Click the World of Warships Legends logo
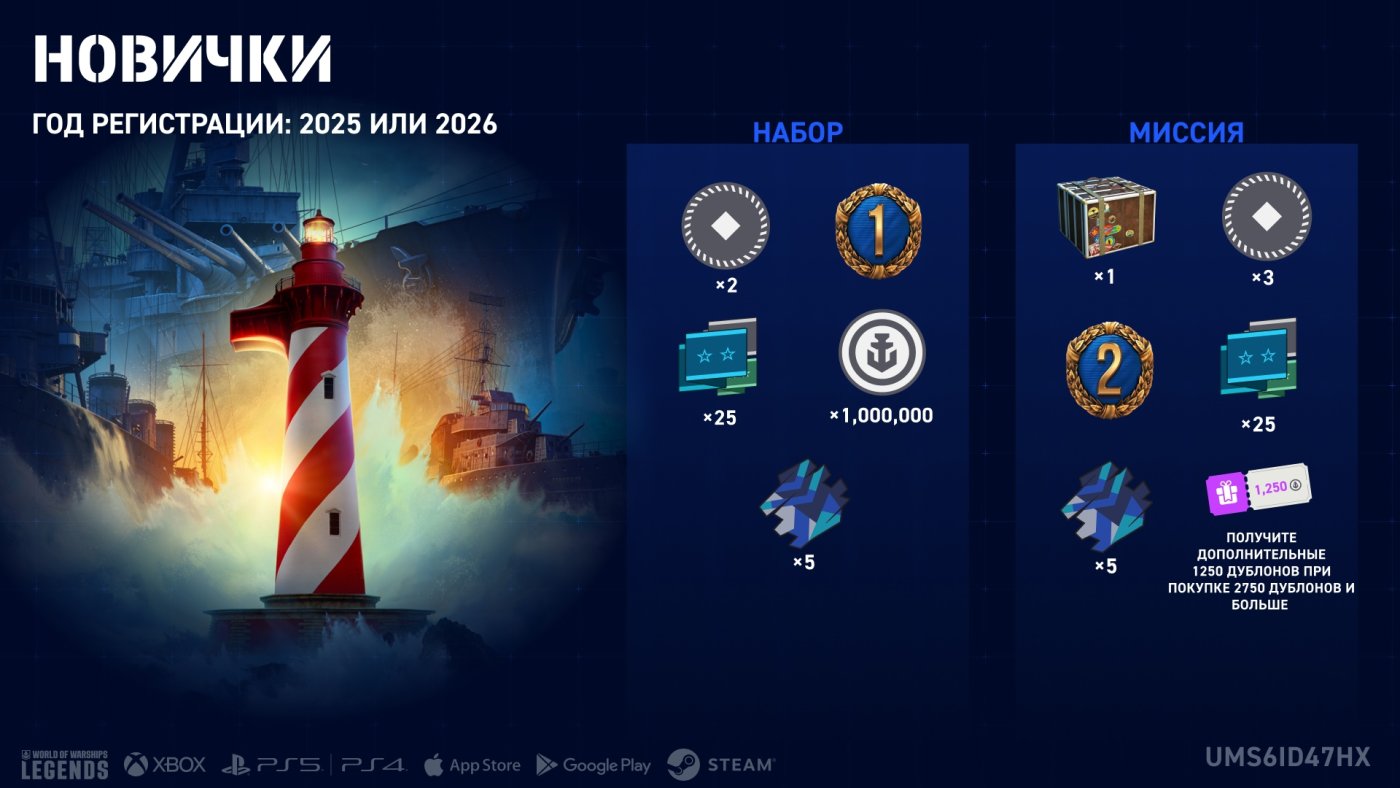 [x=64, y=764]
